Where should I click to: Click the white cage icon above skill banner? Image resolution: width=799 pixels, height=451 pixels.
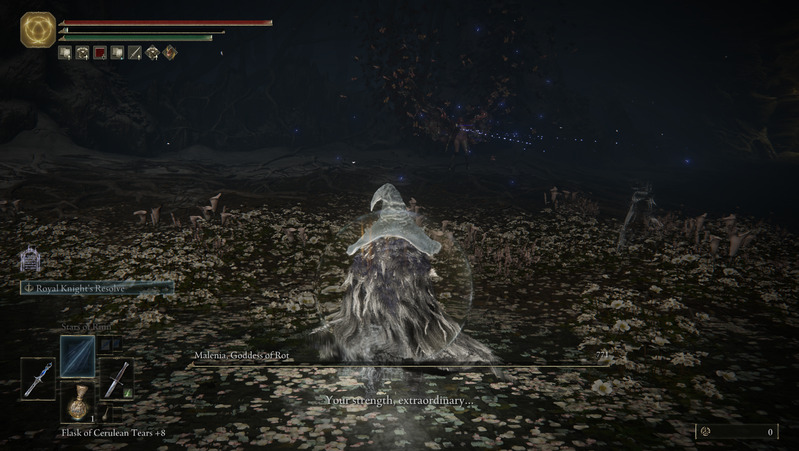29,261
